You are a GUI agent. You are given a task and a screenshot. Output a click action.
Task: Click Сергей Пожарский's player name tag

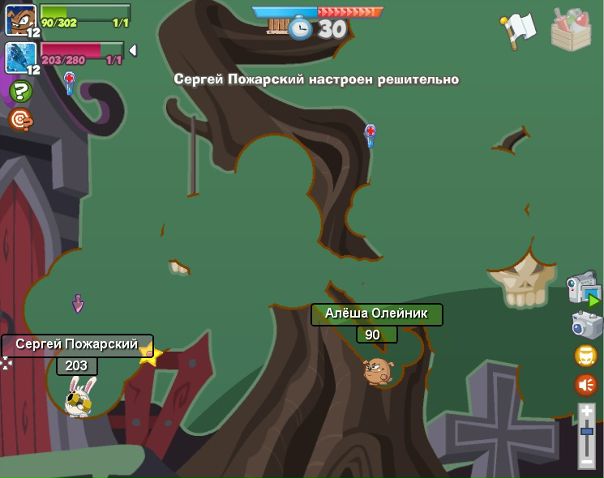pos(77,344)
